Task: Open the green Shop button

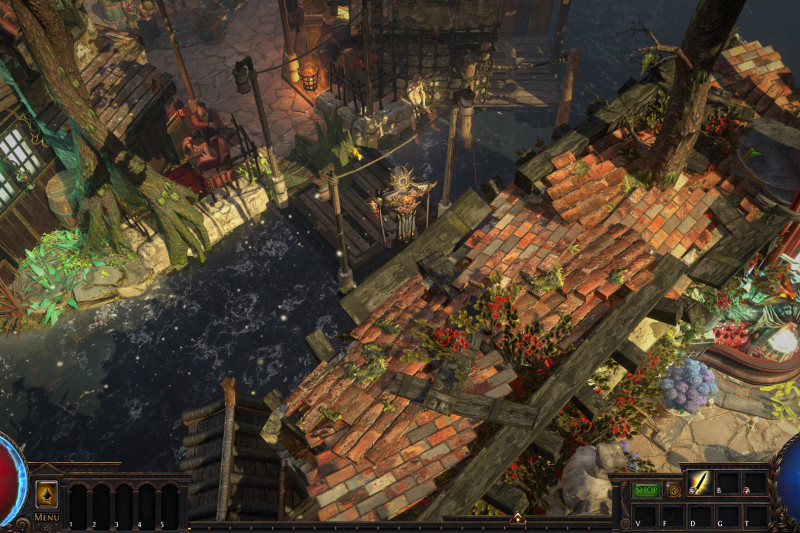Action: tap(645, 490)
